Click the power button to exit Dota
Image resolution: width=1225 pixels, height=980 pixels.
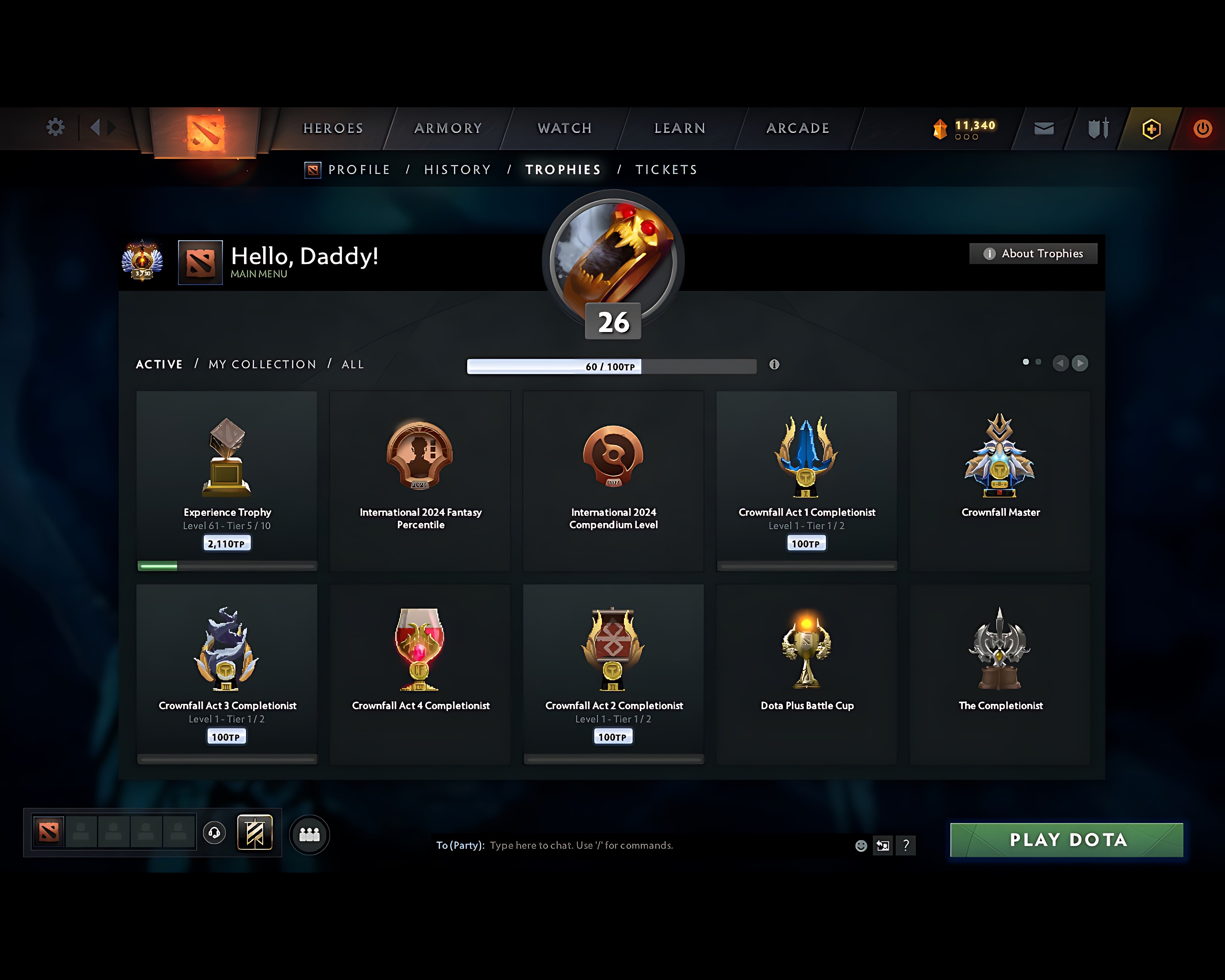1203,128
